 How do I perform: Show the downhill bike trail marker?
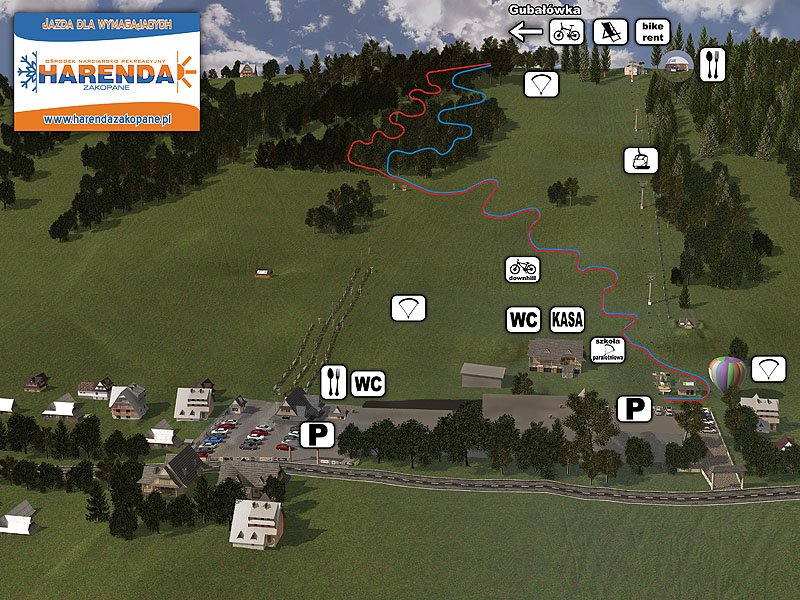pyautogui.click(x=522, y=268)
